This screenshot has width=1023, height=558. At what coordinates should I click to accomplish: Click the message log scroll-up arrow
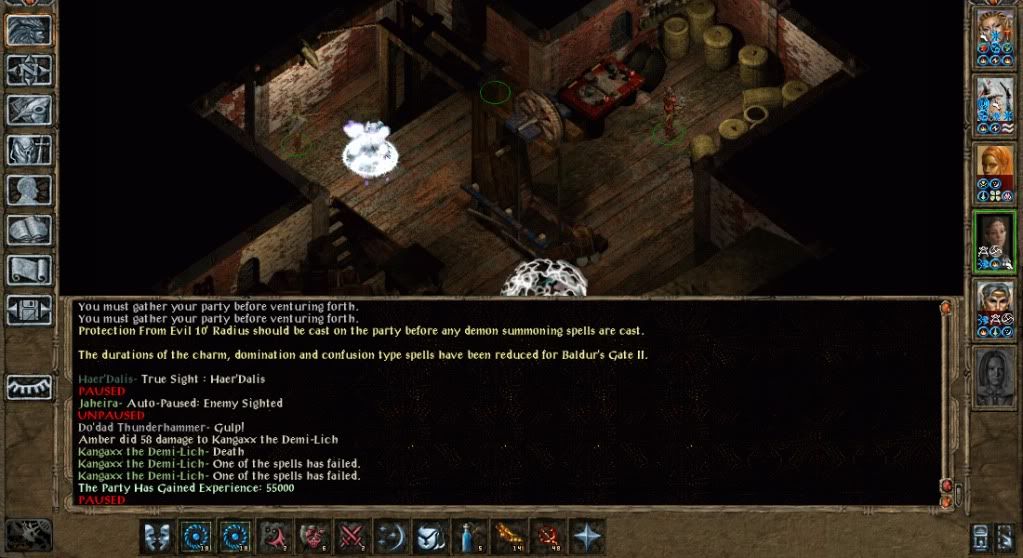click(x=947, y=309)
